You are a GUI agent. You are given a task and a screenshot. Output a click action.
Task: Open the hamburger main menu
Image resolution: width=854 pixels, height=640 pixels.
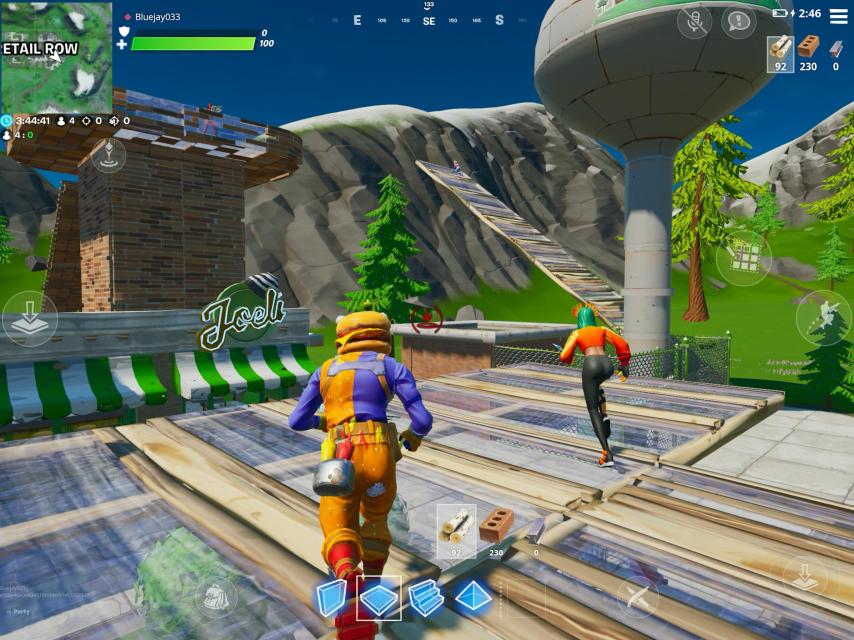[x=836, y=14]
